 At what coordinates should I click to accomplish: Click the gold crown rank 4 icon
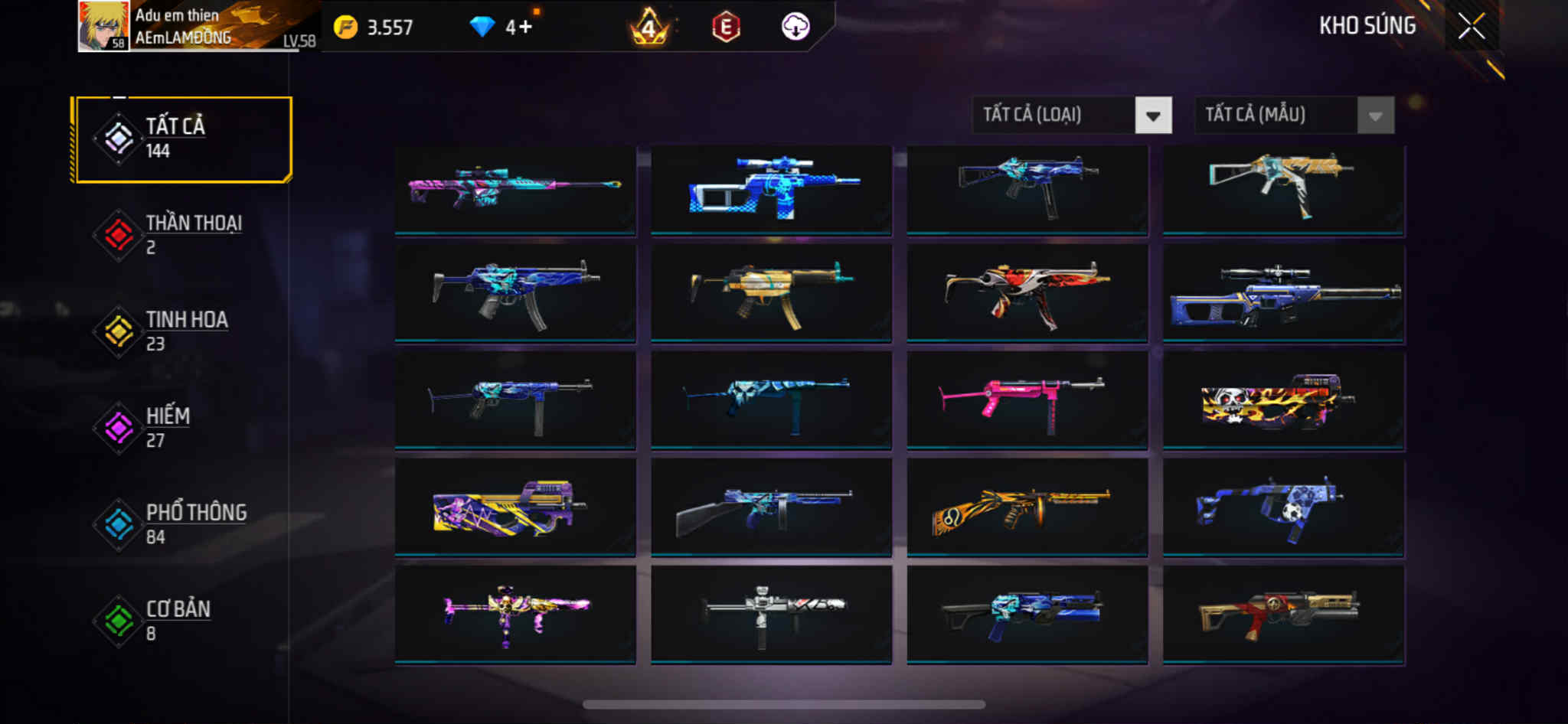[x=649, y=28]
